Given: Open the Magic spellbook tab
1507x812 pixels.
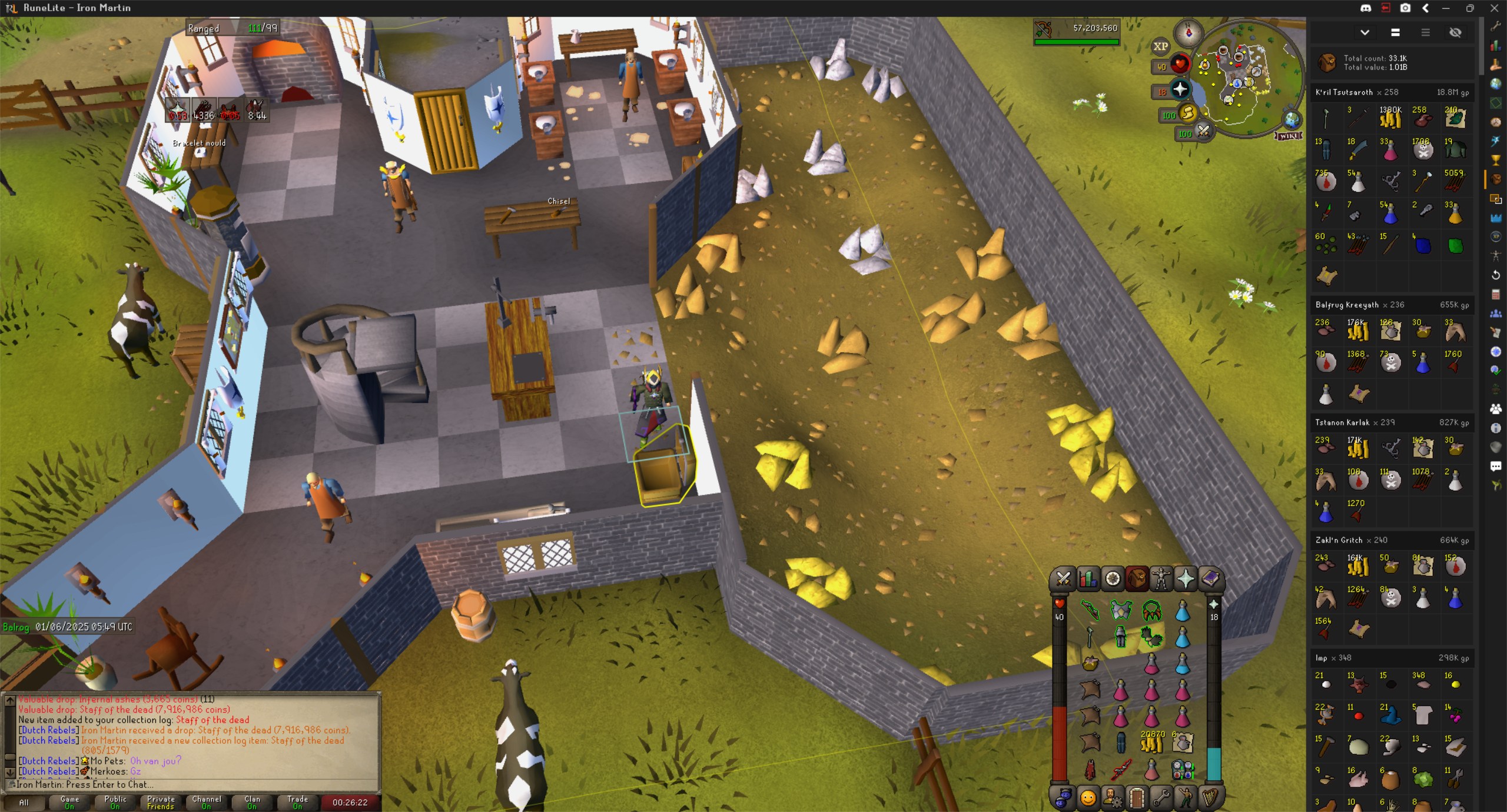Looking at the screenshot, I should (1210, 579).
